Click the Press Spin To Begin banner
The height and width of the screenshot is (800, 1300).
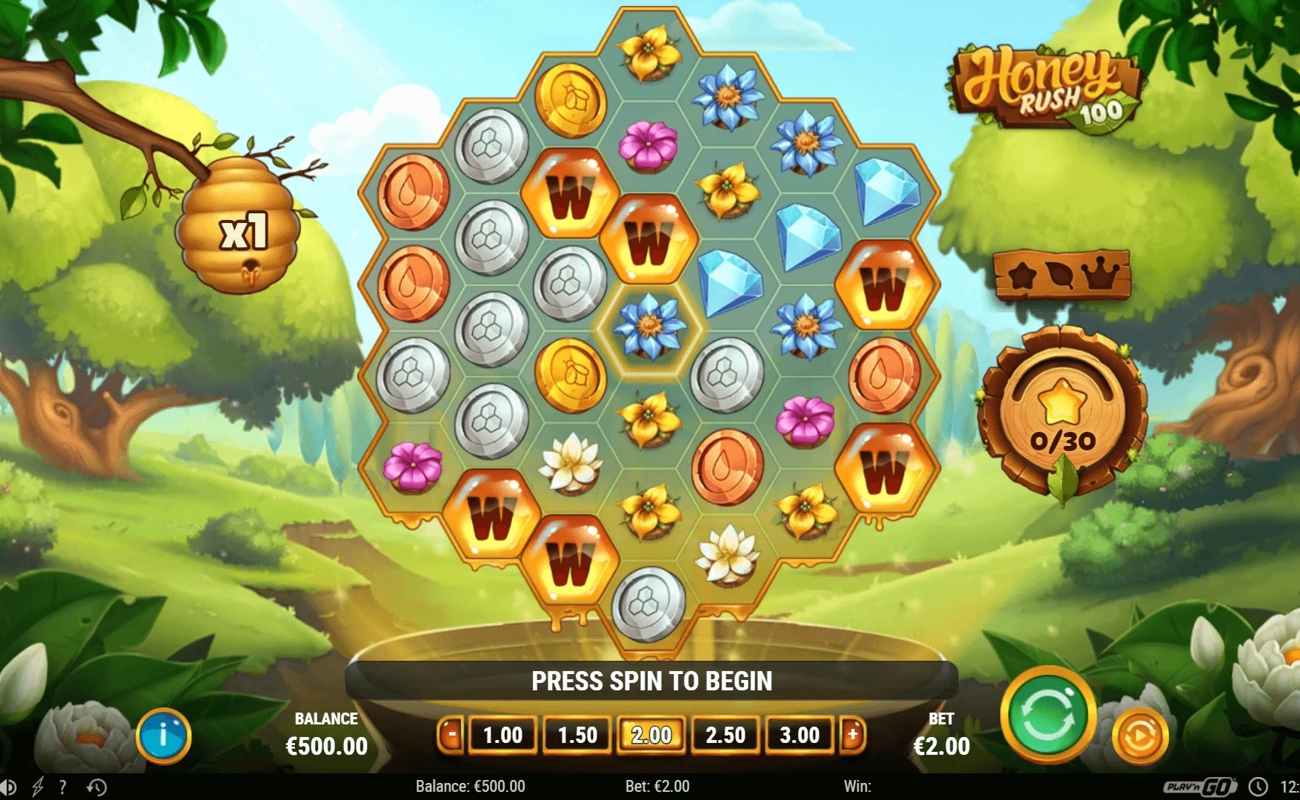click(x=650, y=681)
